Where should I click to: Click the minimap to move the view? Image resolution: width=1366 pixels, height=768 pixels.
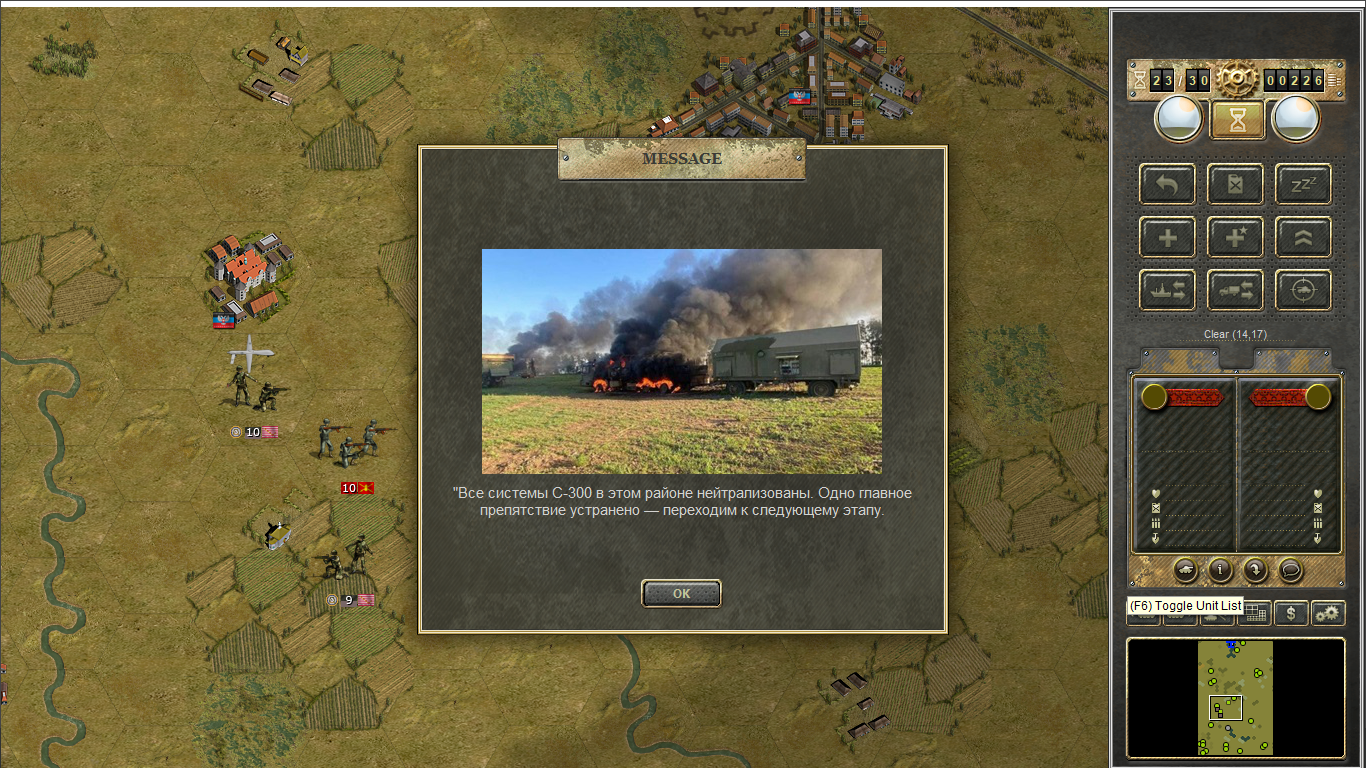[1236, 697]
